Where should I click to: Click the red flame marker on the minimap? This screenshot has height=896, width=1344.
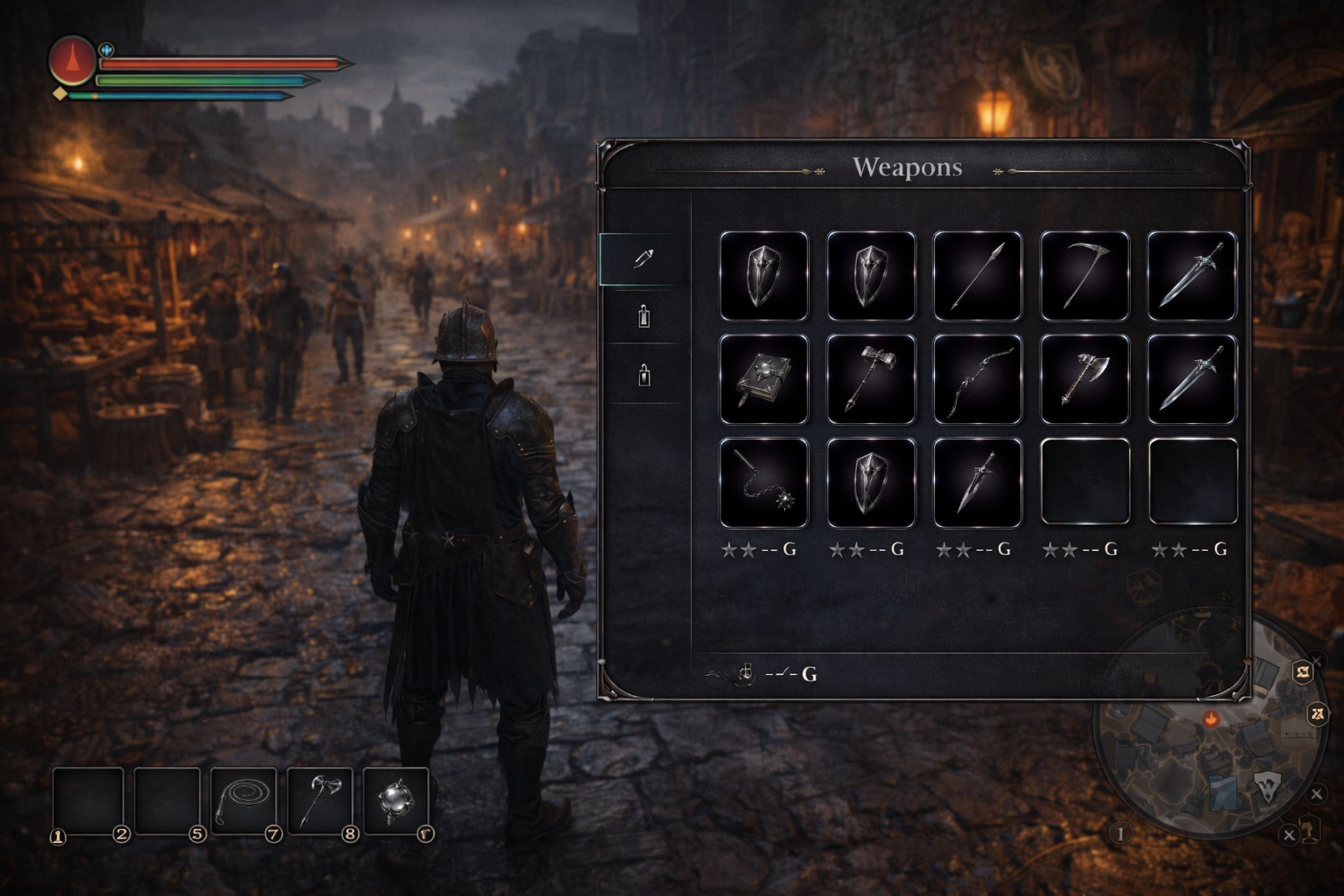[x=1210, y=718]
